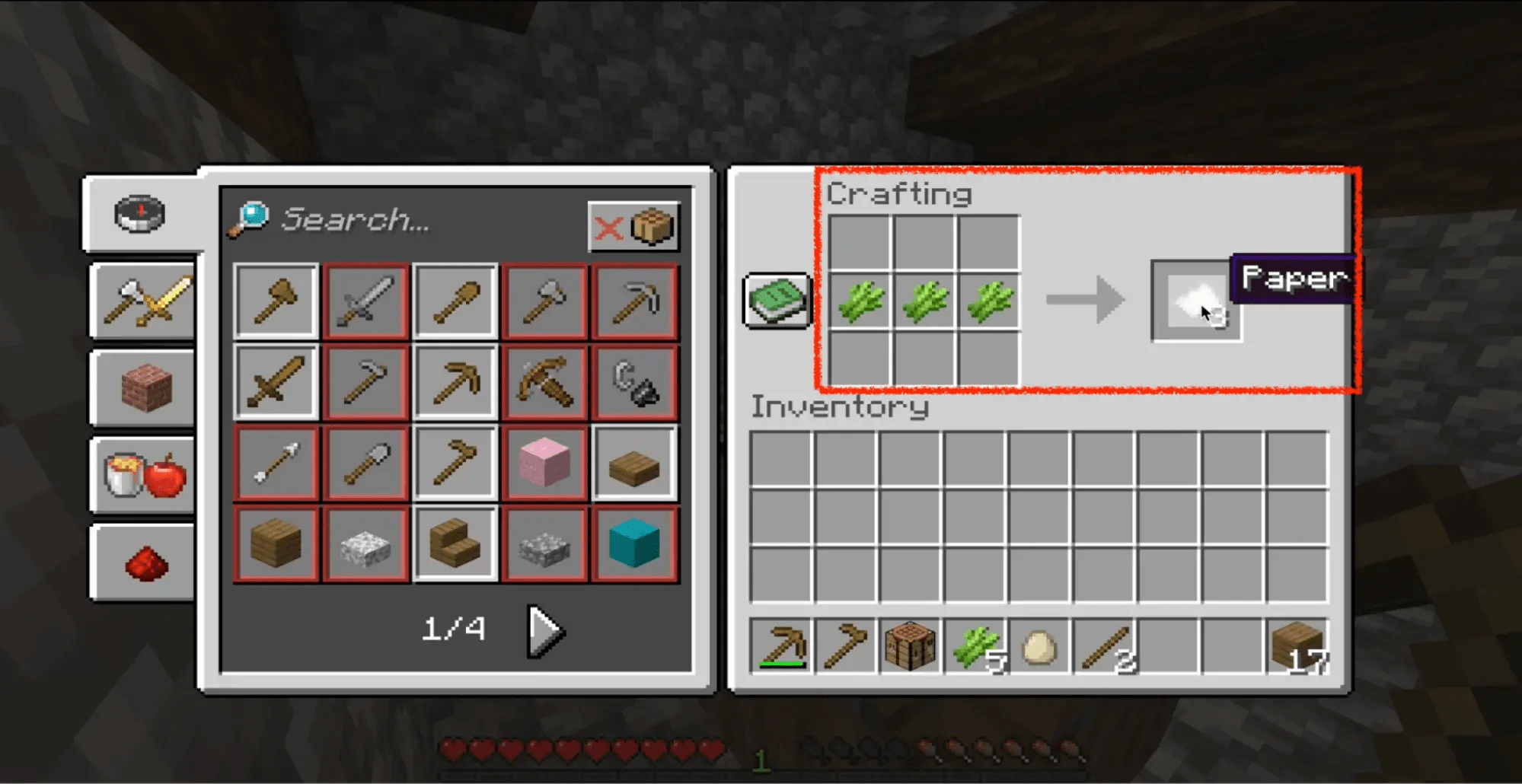Select the oak stairs recipe

[x=455, y=544]
